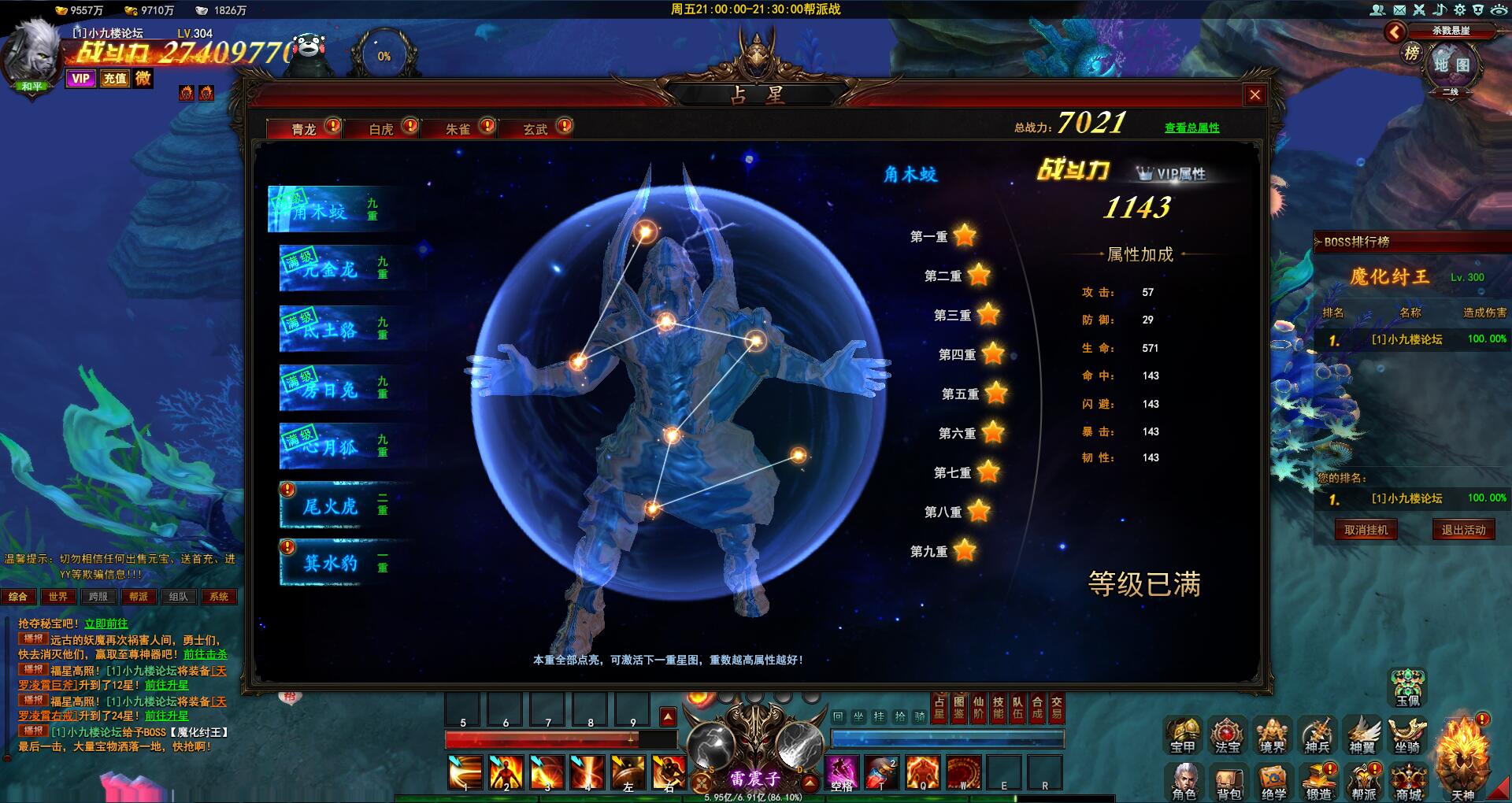Switch chat to the 世界 channel

coord(58,597)
